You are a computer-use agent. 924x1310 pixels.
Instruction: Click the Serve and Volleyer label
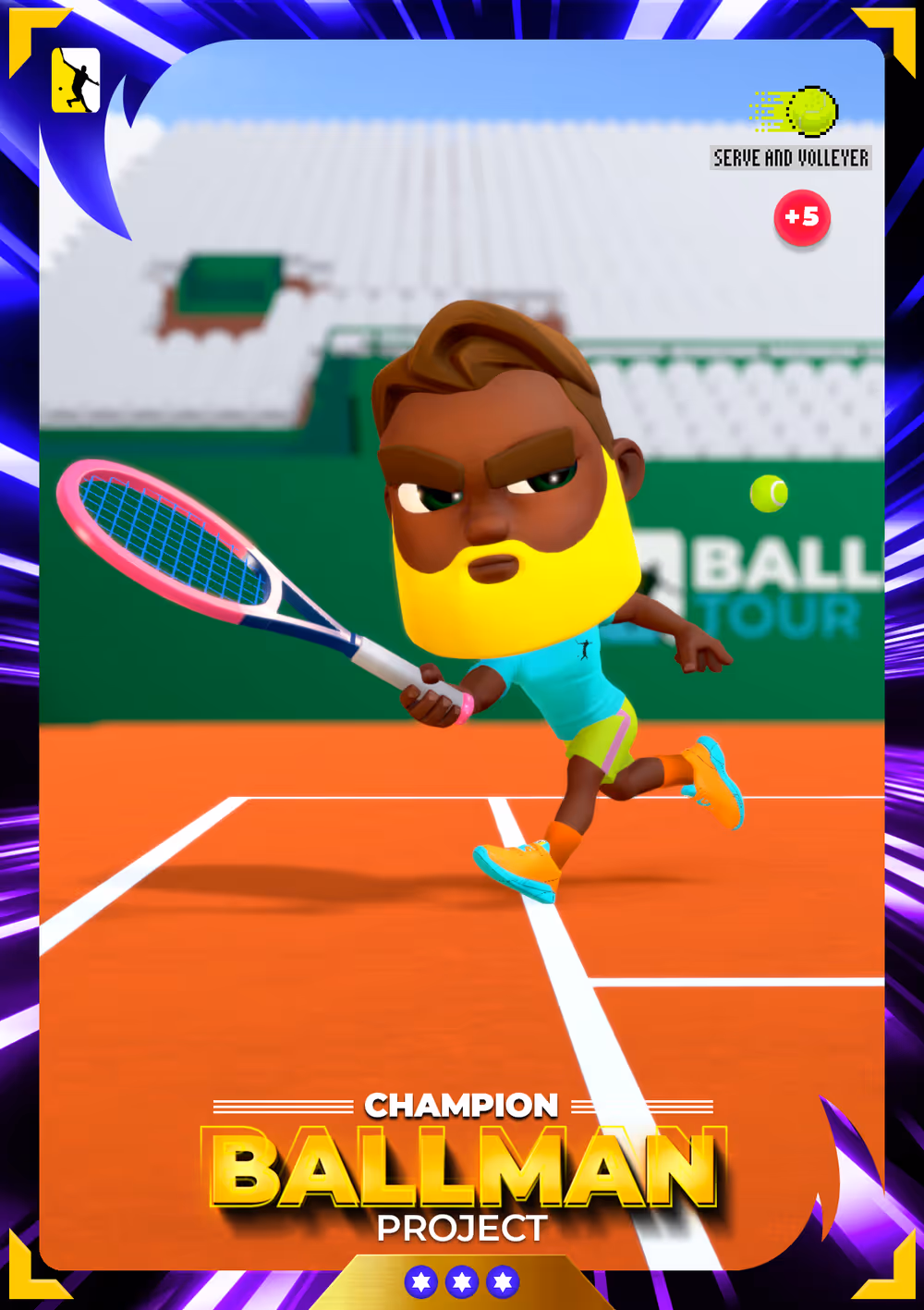tap(791, 158)
